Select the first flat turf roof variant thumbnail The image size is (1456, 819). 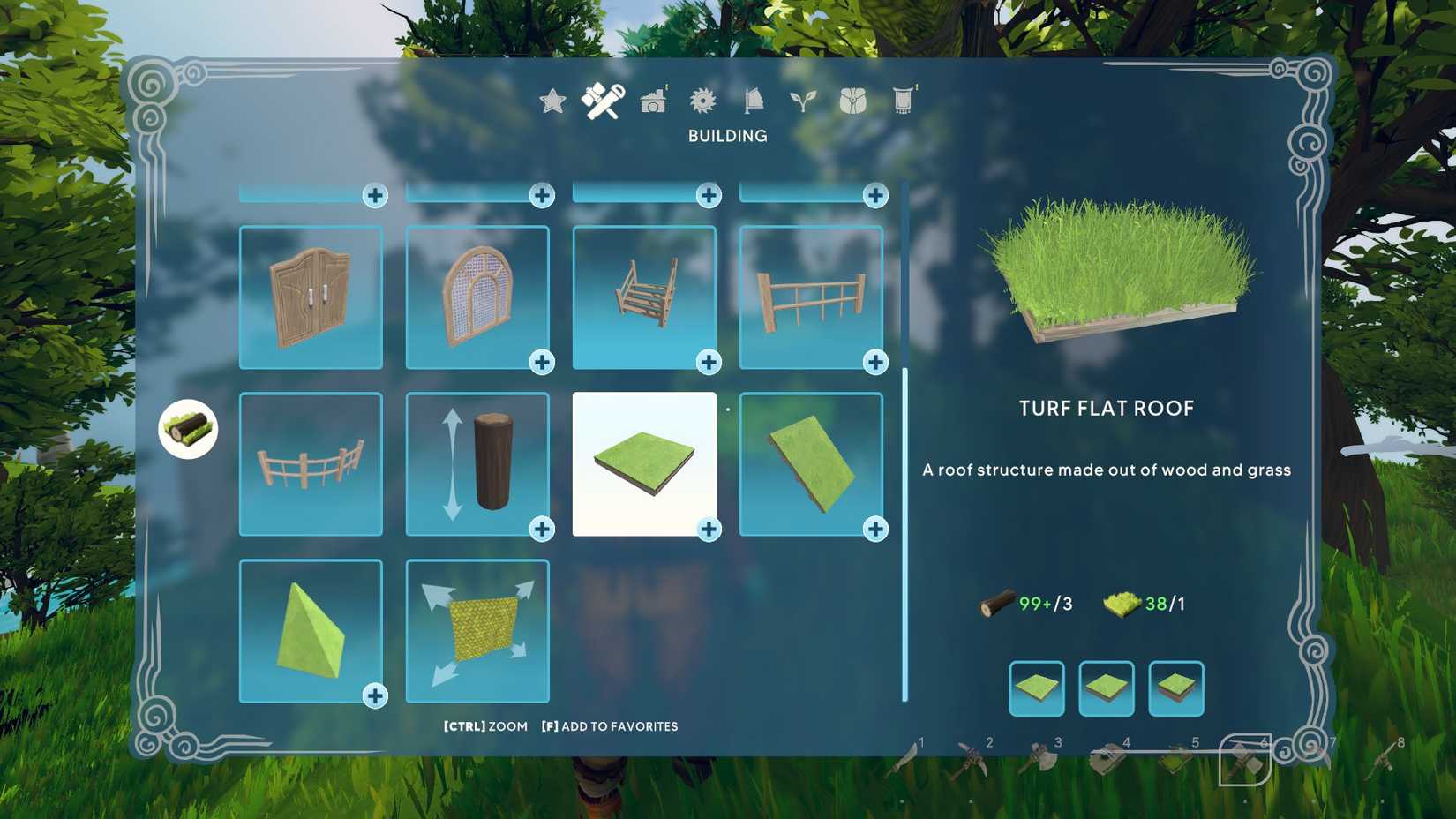(x=1035, y=689)
